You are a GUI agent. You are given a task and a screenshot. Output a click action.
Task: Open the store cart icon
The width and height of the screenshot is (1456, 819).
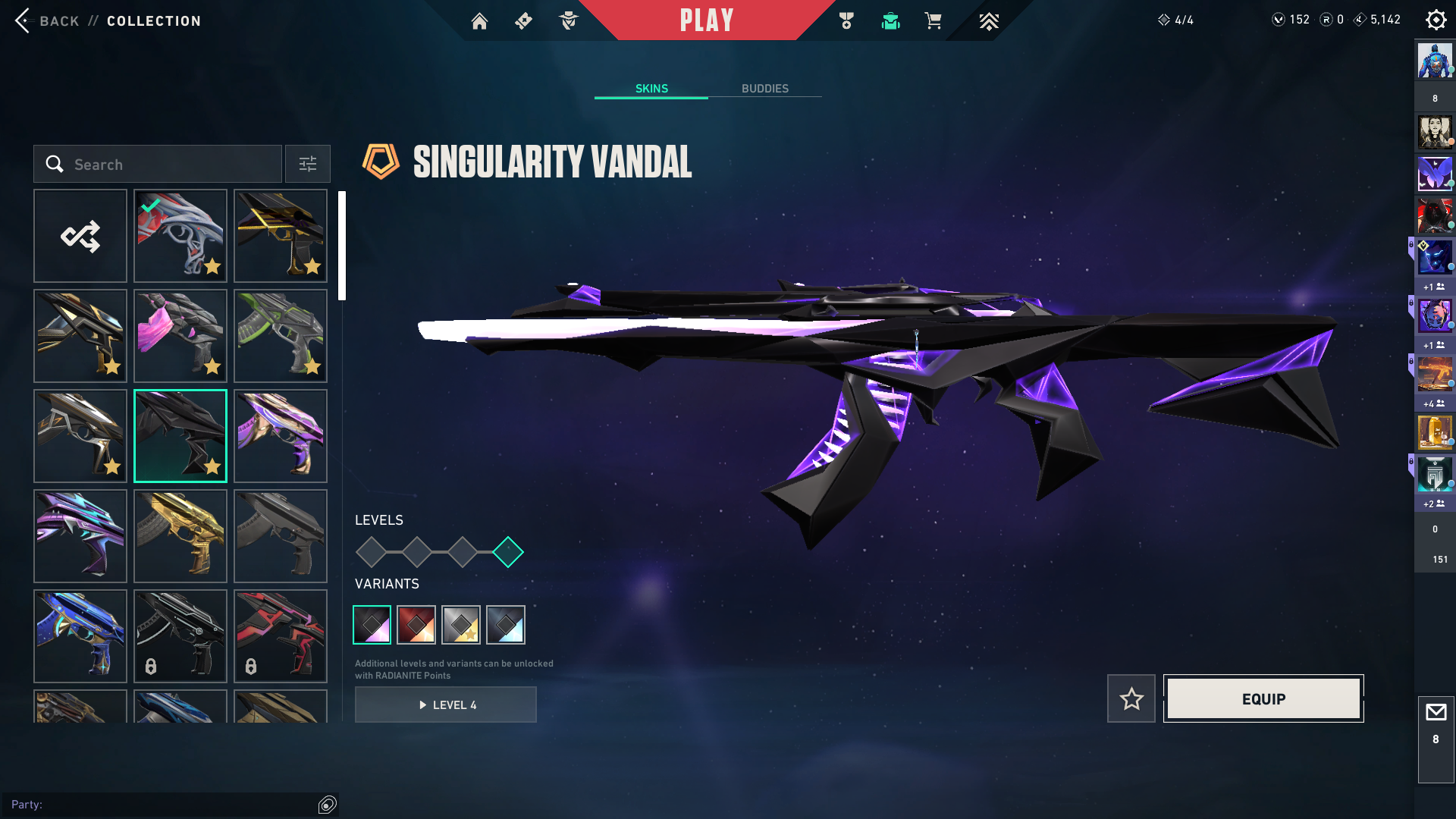933,21
